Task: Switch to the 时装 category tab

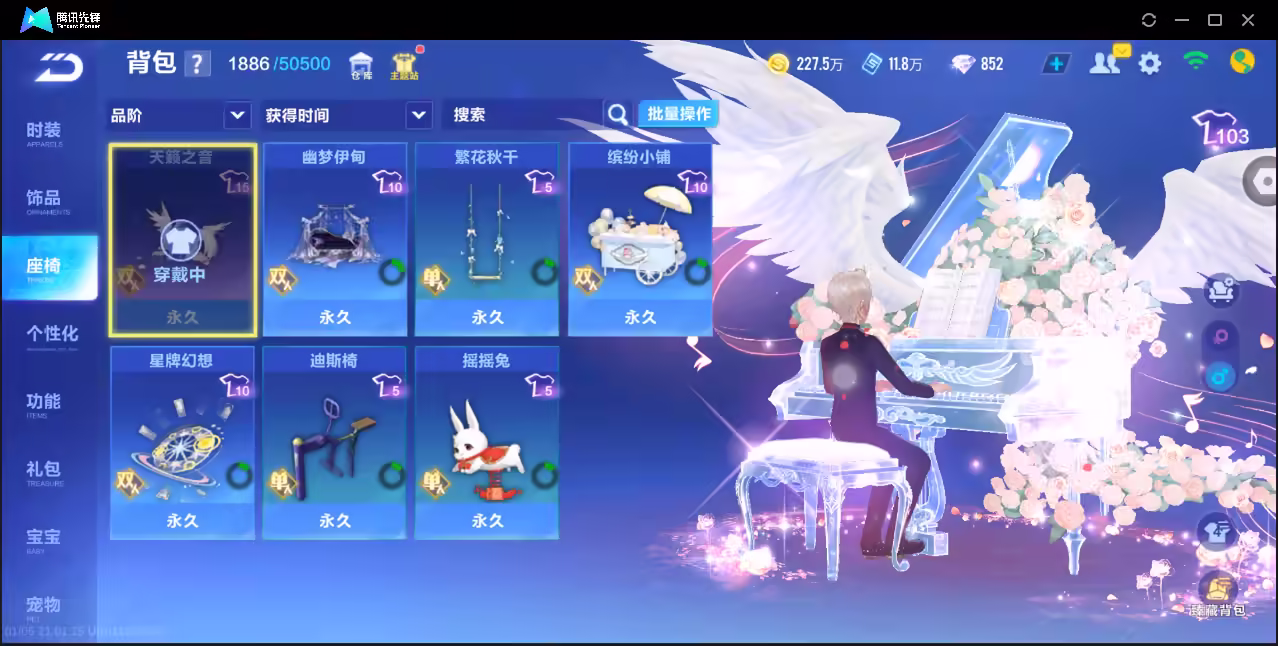Action: (44, 133)
